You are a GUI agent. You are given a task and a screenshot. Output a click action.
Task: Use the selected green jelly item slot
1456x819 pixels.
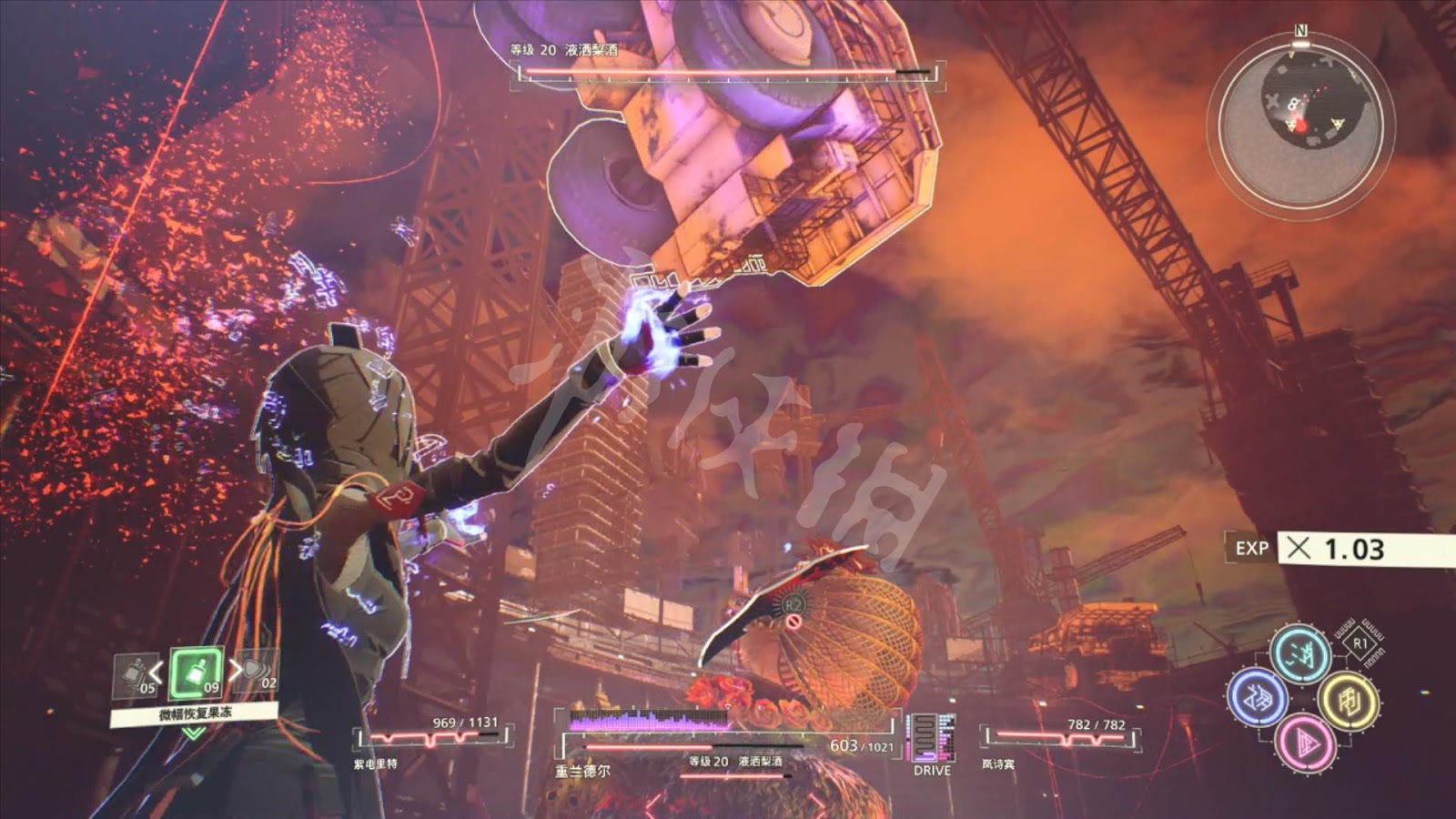point(197,673)
